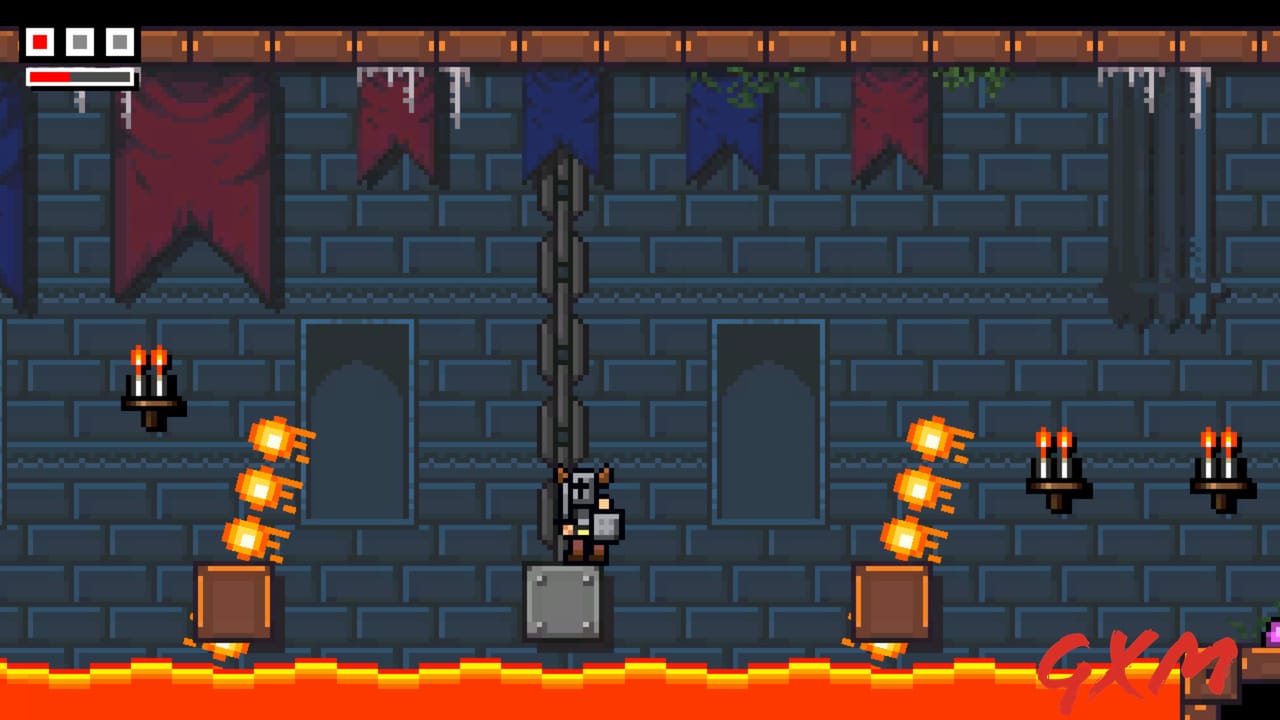Click the blue banner in the center
1280x720 pixels.
562,120
